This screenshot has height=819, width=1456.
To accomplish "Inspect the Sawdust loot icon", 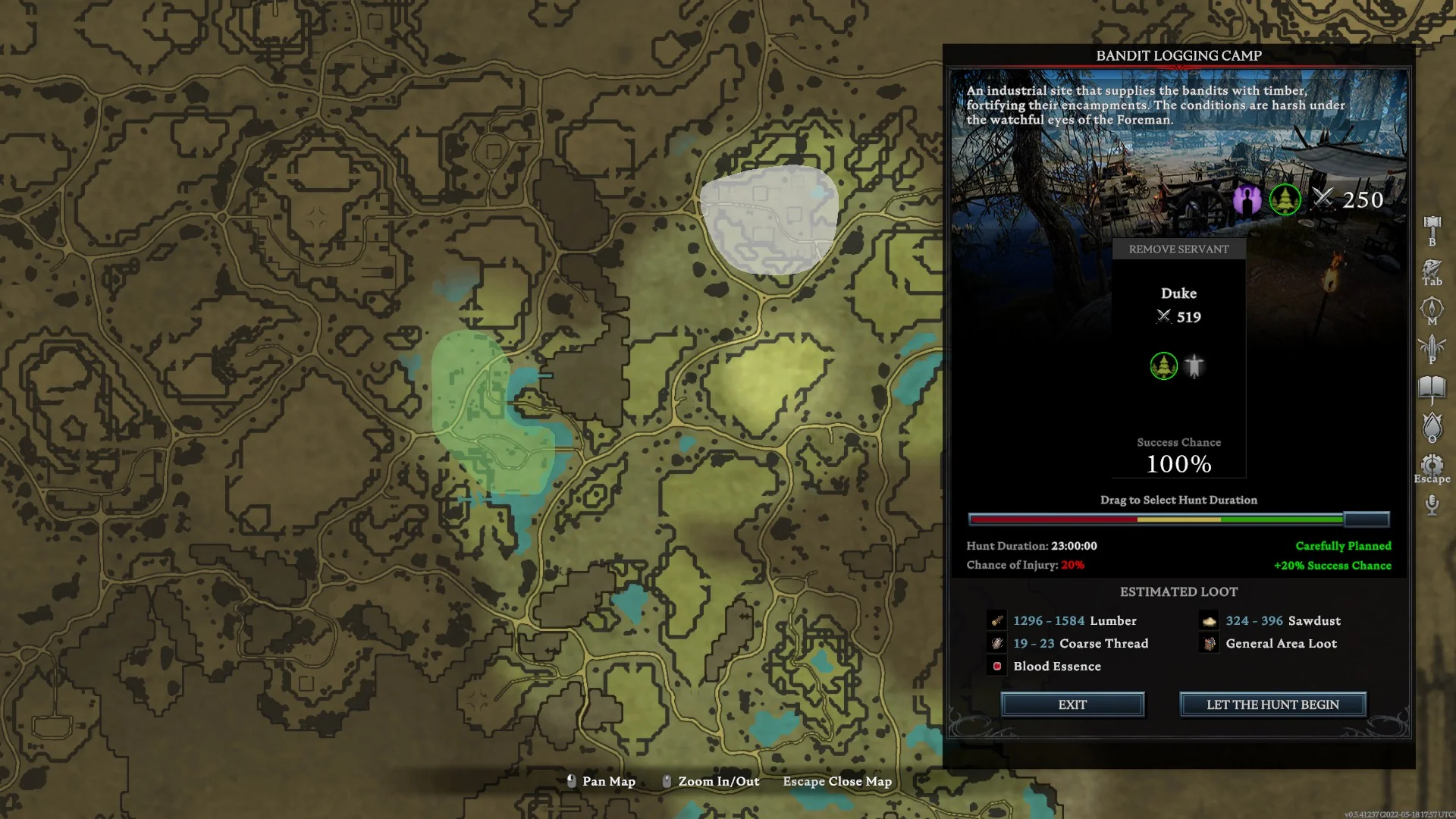I will point(1210,621).
